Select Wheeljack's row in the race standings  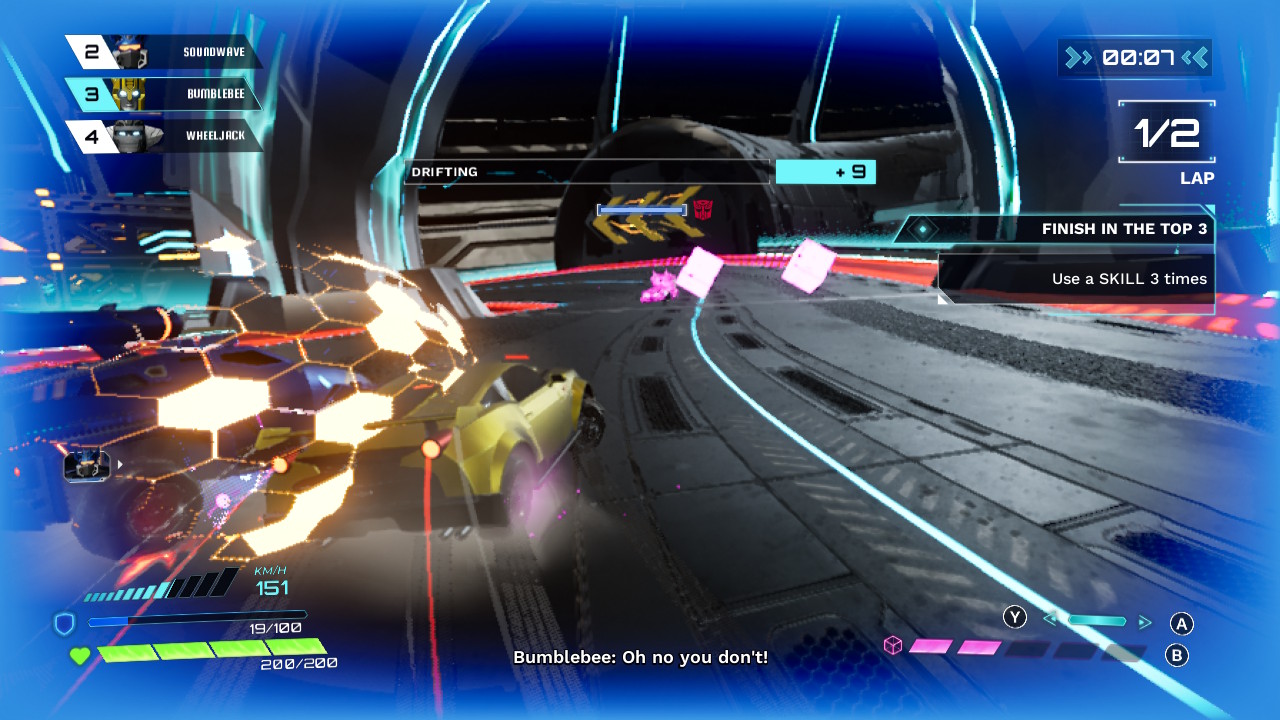(165, 136)
